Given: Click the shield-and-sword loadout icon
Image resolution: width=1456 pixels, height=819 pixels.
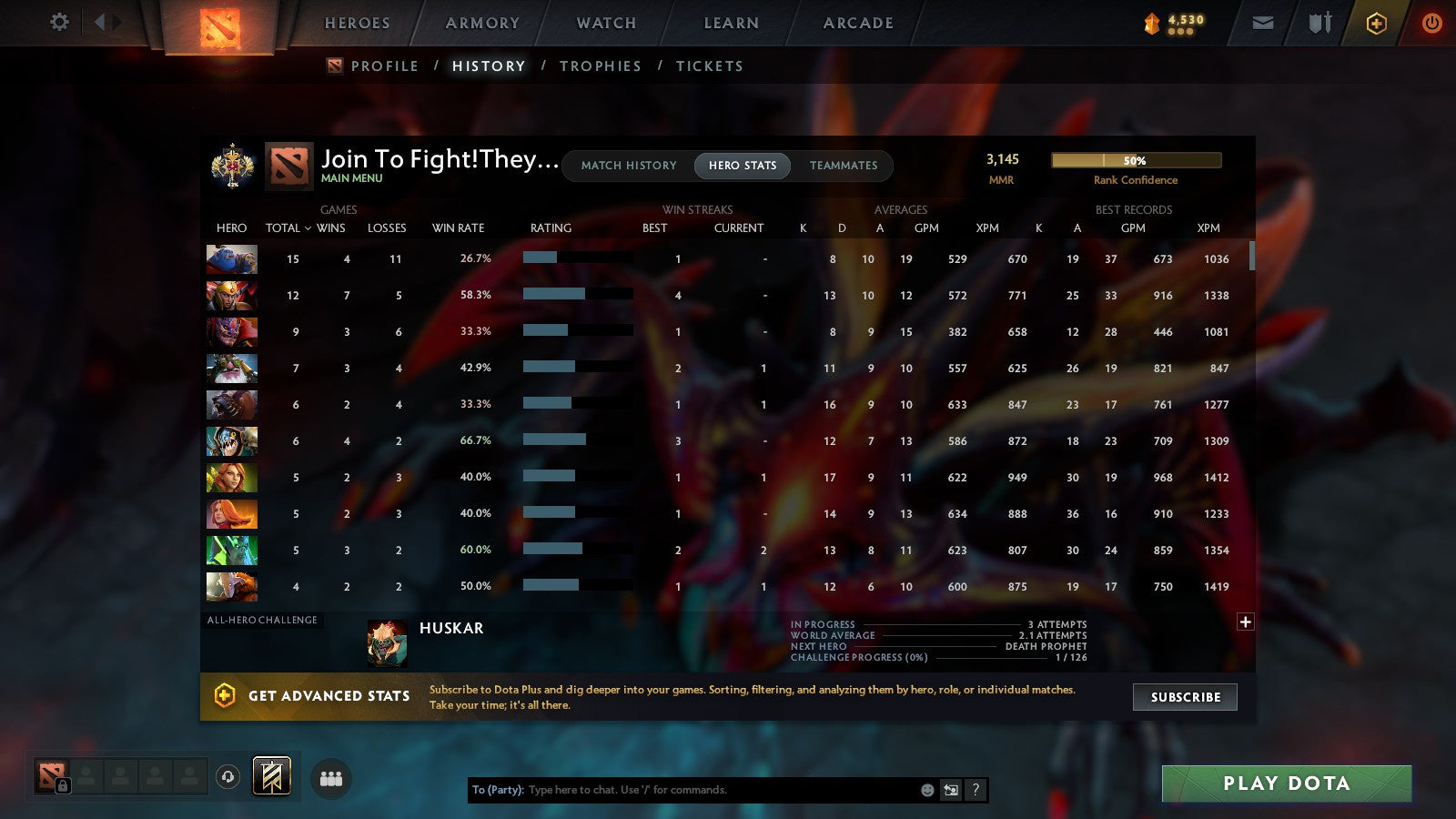Looking at the screenshot, I should coord(1319,23).
